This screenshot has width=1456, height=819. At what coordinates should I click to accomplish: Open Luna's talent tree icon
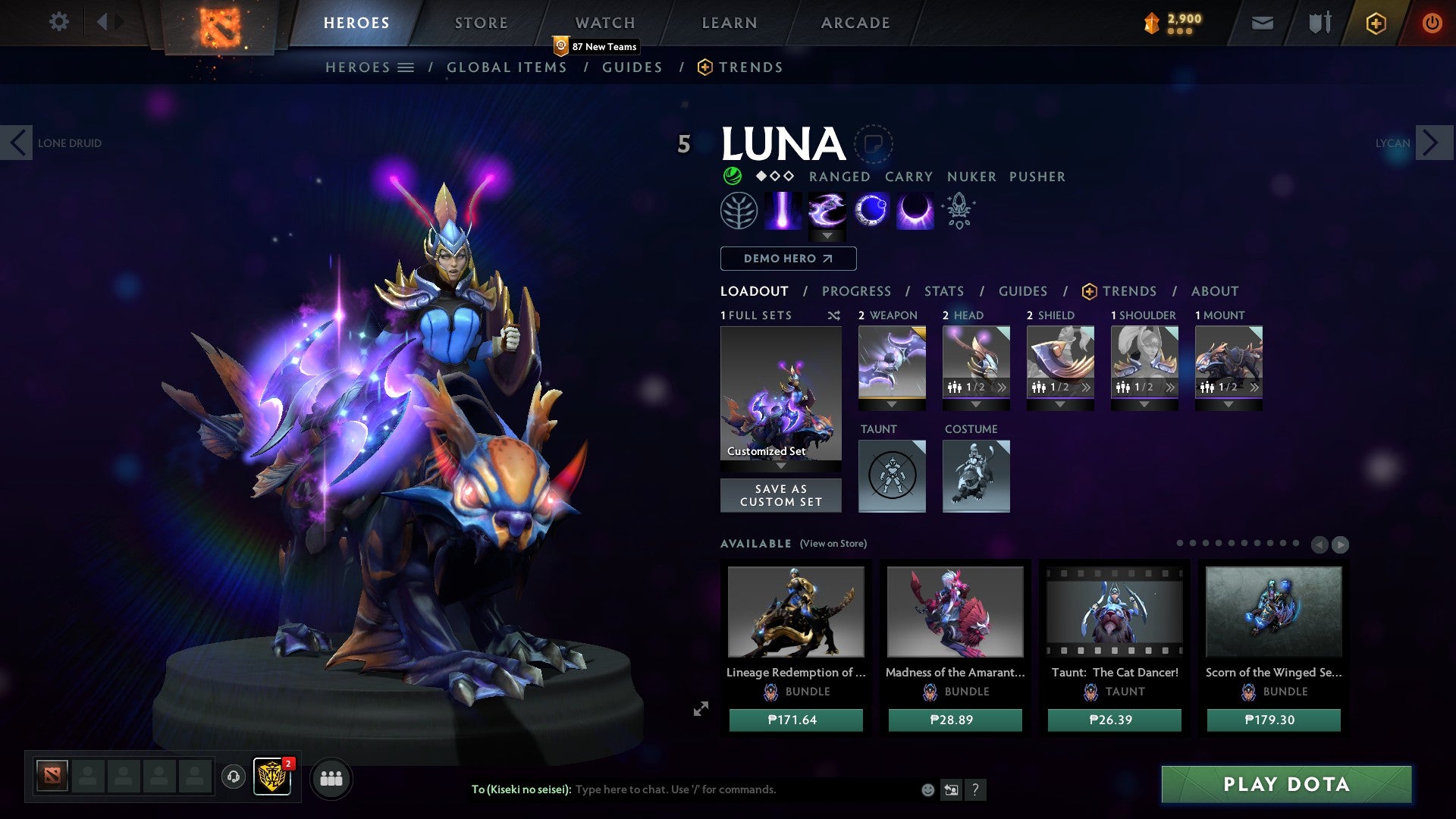point(739,210)
